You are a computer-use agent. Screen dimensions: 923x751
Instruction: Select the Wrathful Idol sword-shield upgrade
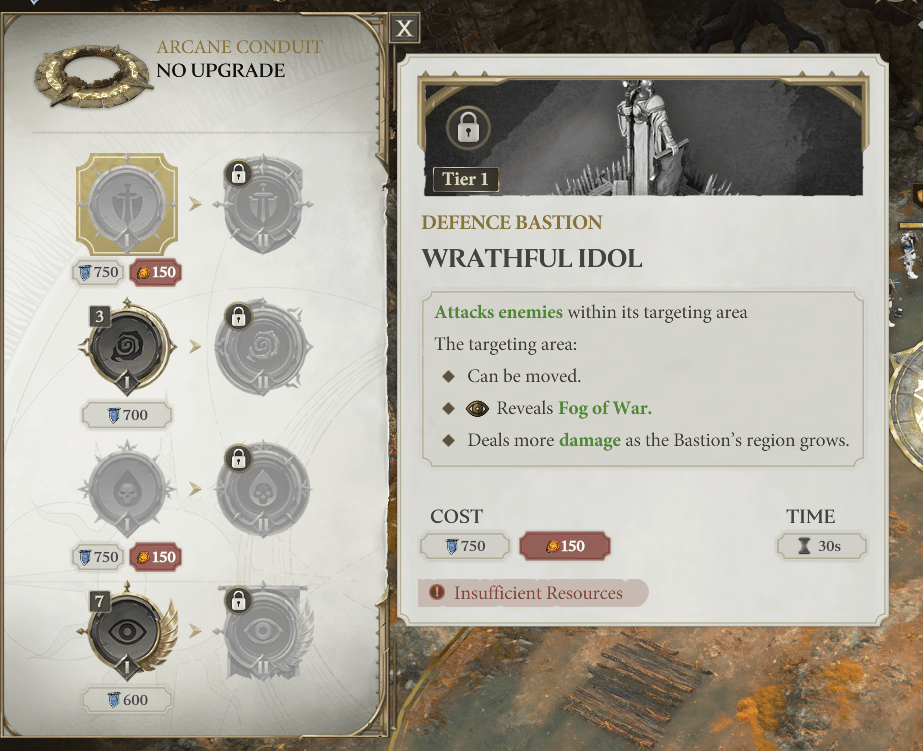click(126, 204)
